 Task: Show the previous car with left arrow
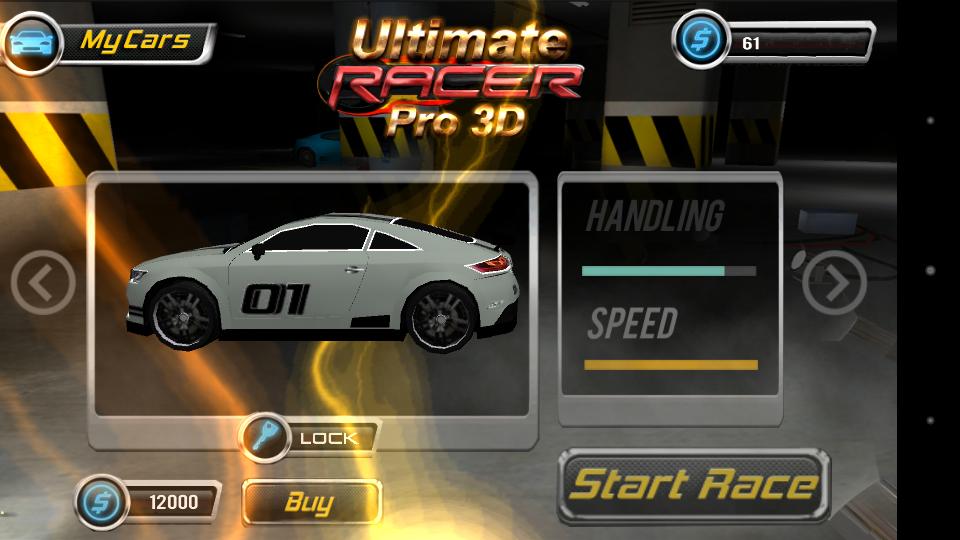43,284
